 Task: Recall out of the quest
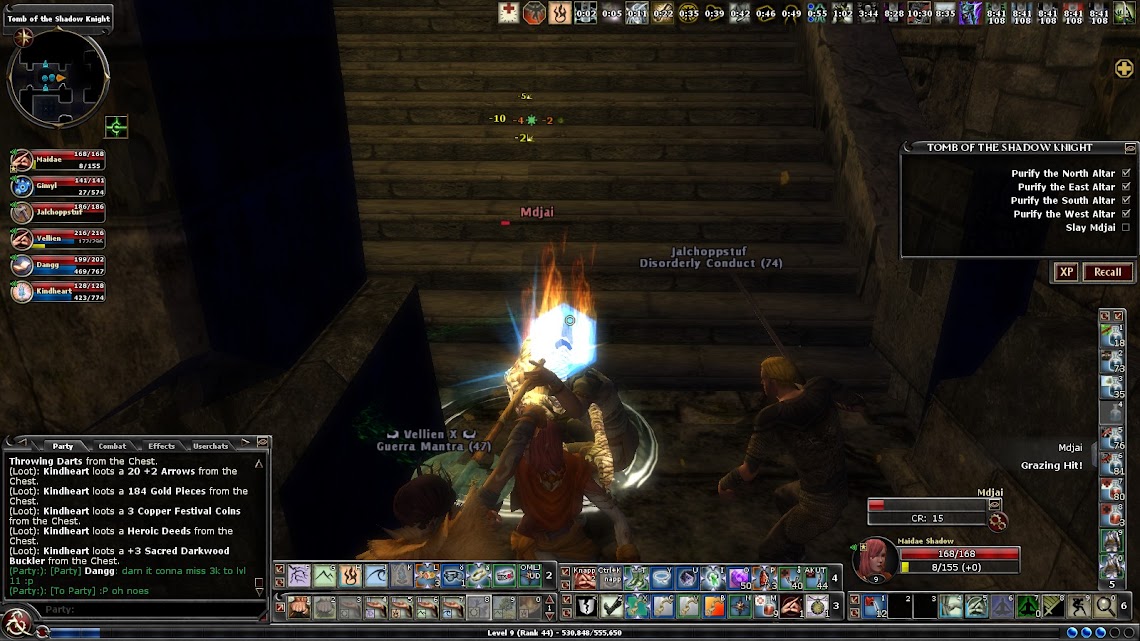pos(1107,272)
